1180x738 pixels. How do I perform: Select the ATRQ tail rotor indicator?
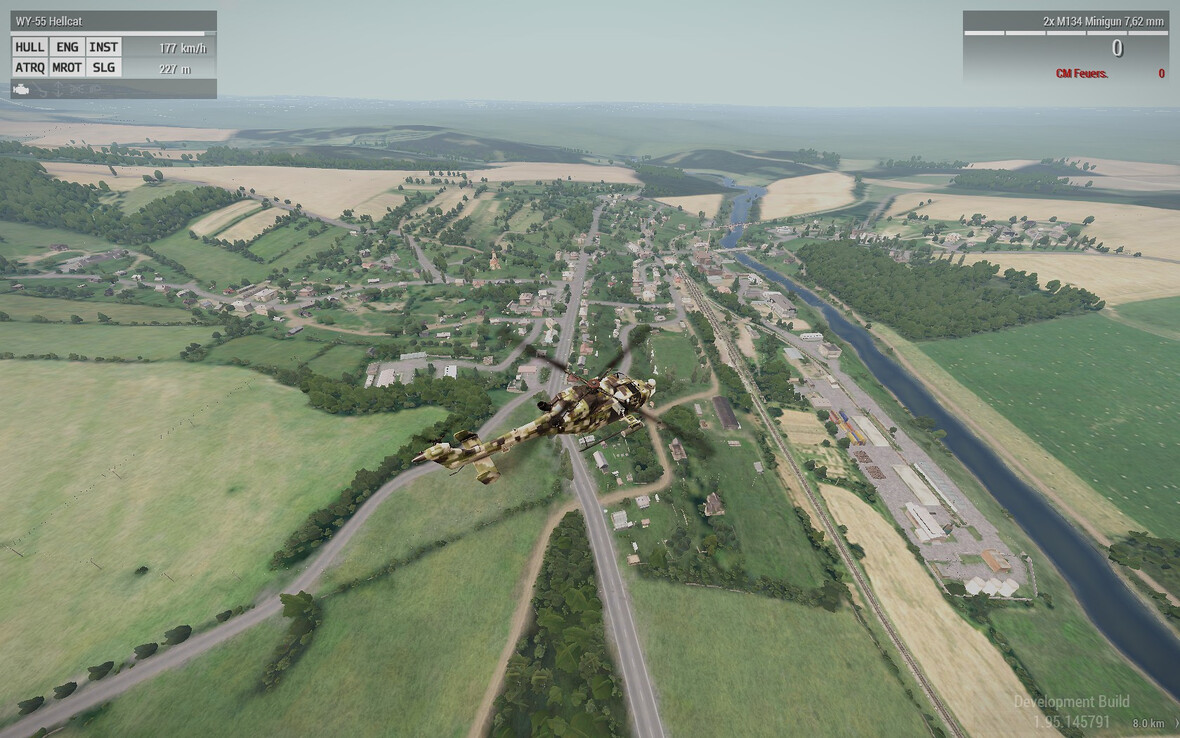pyautogui.click(x=30, y=68)
